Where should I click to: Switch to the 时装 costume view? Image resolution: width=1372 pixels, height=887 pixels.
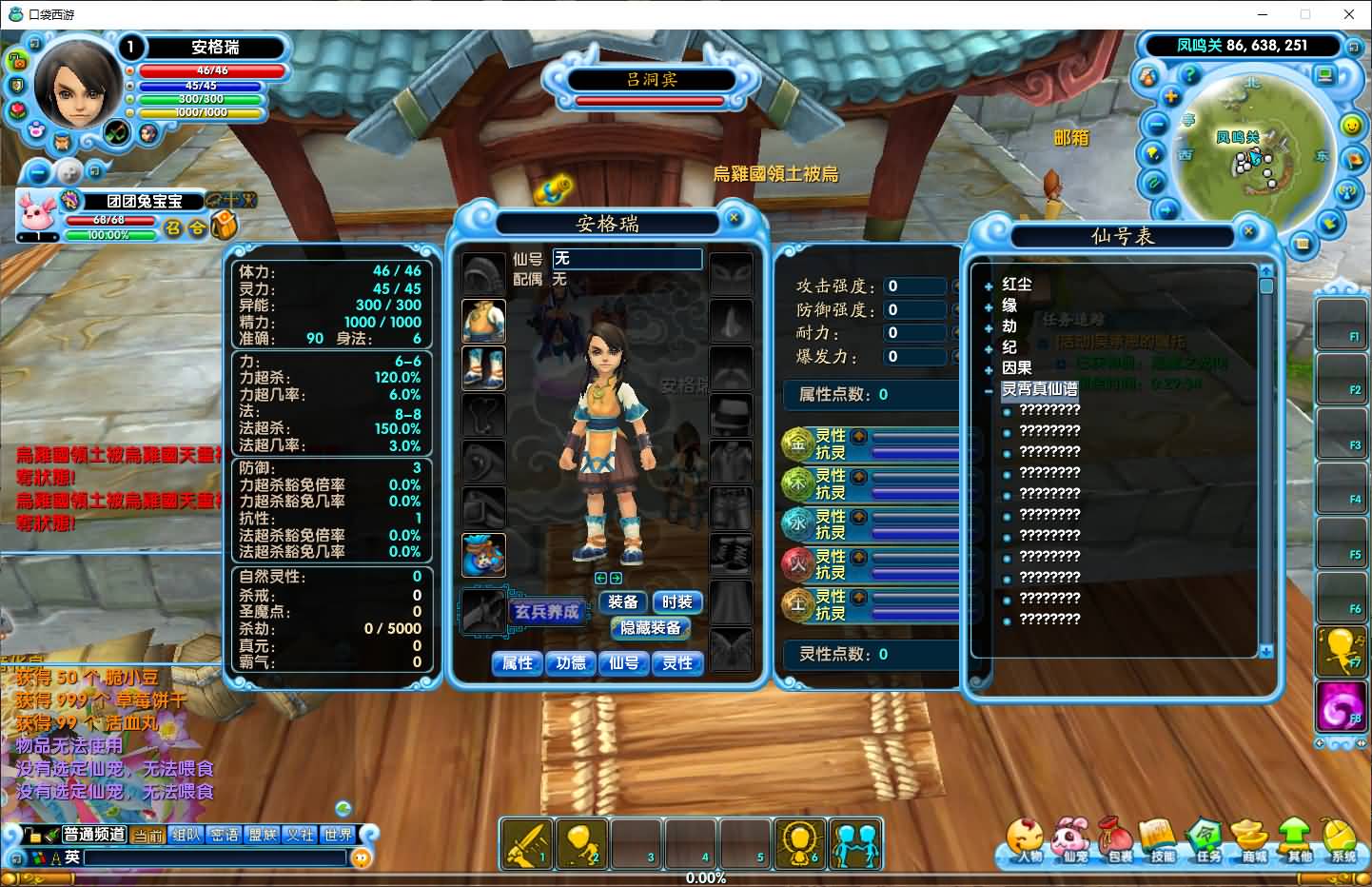coord(676,602)
